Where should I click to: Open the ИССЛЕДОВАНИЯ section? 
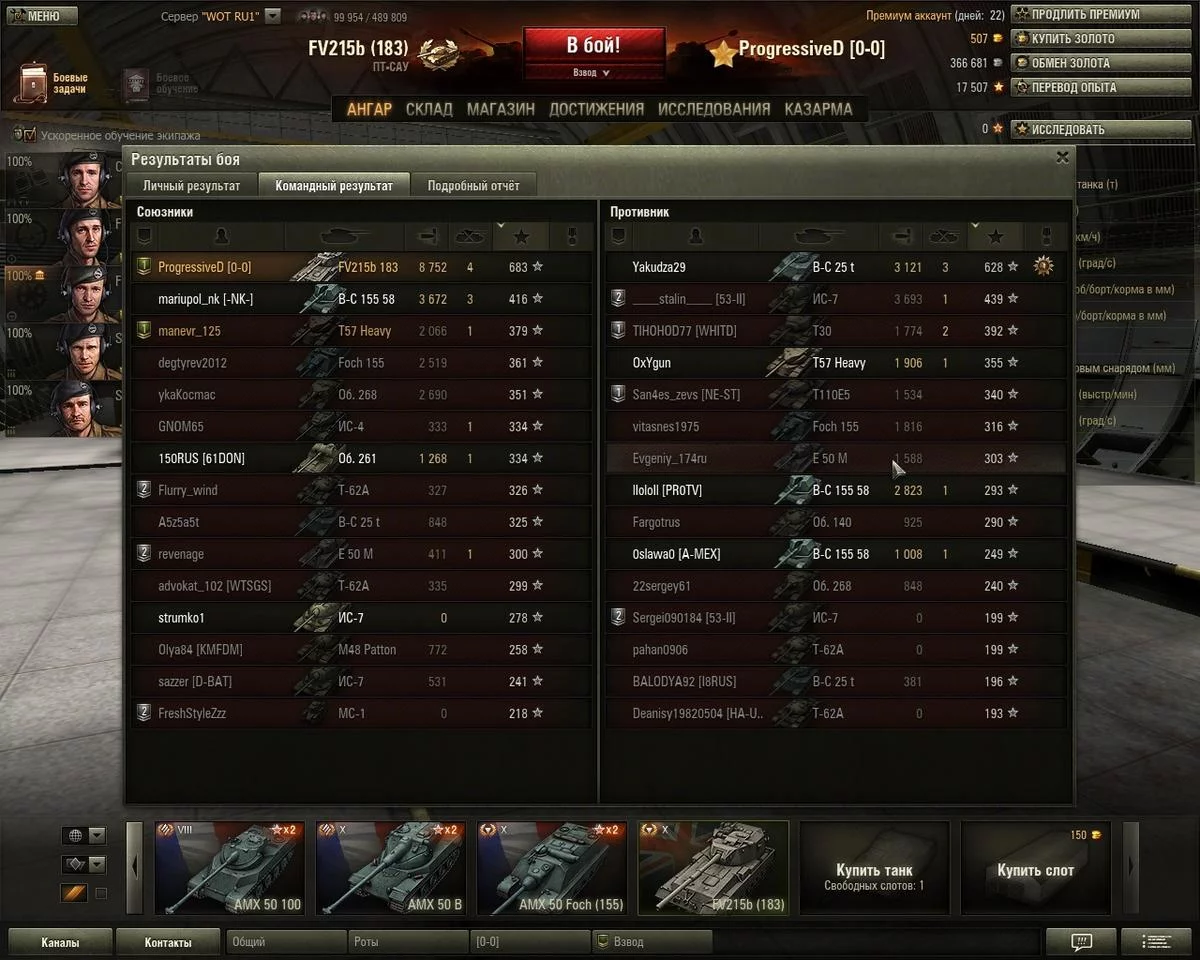coord(714,109)
